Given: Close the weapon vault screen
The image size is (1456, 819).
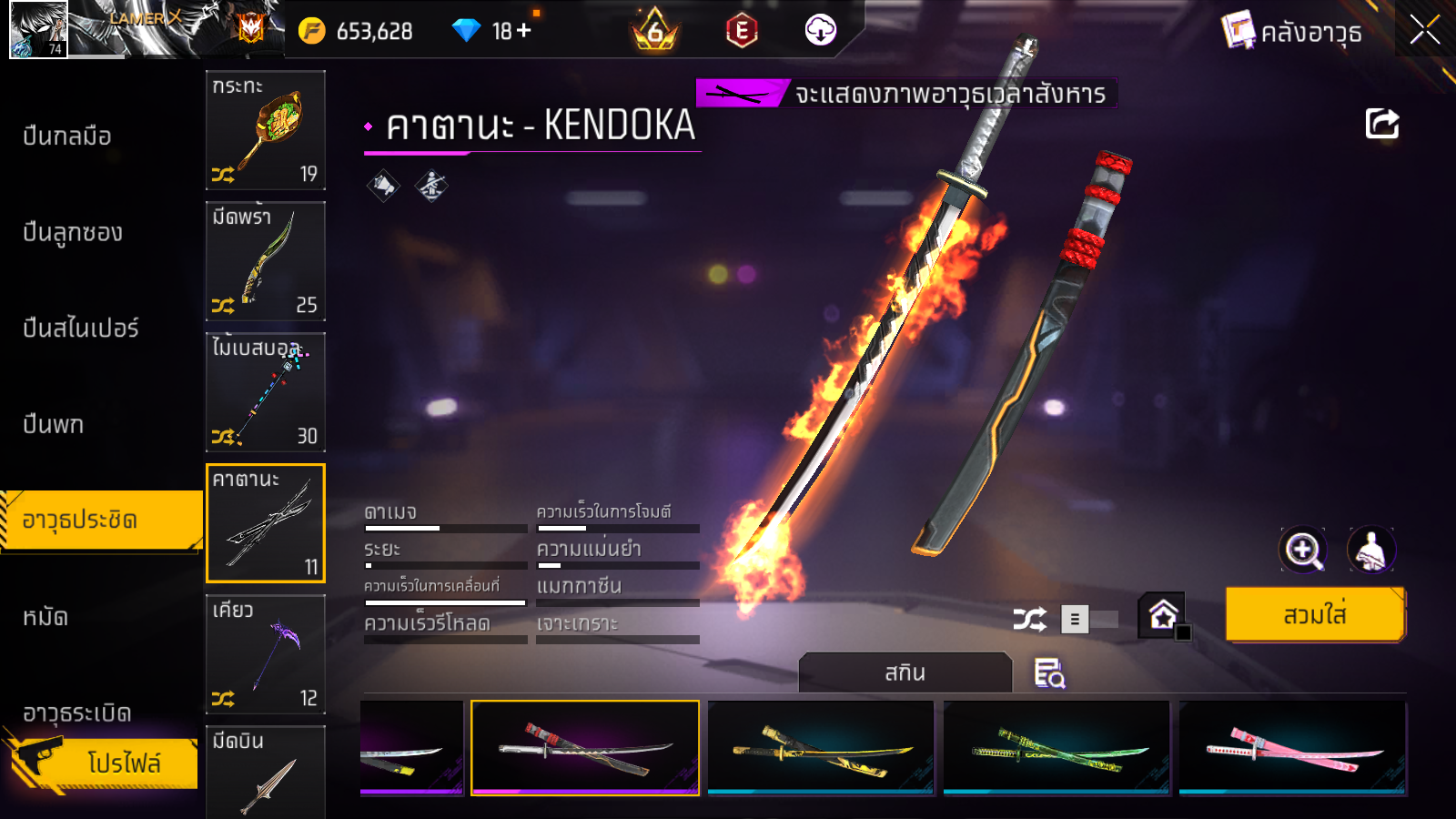Looking at the screenshot, I should coord(1424,30).
